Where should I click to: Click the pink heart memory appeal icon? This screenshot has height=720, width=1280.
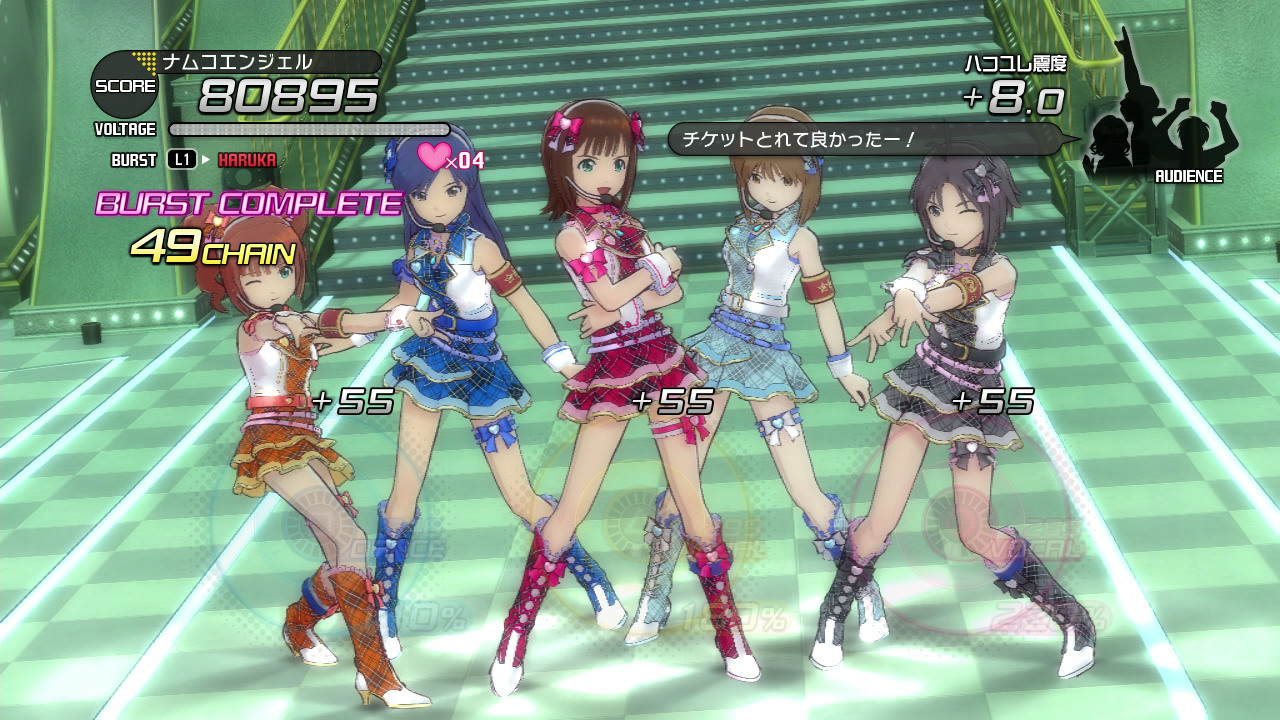(434, 157)
